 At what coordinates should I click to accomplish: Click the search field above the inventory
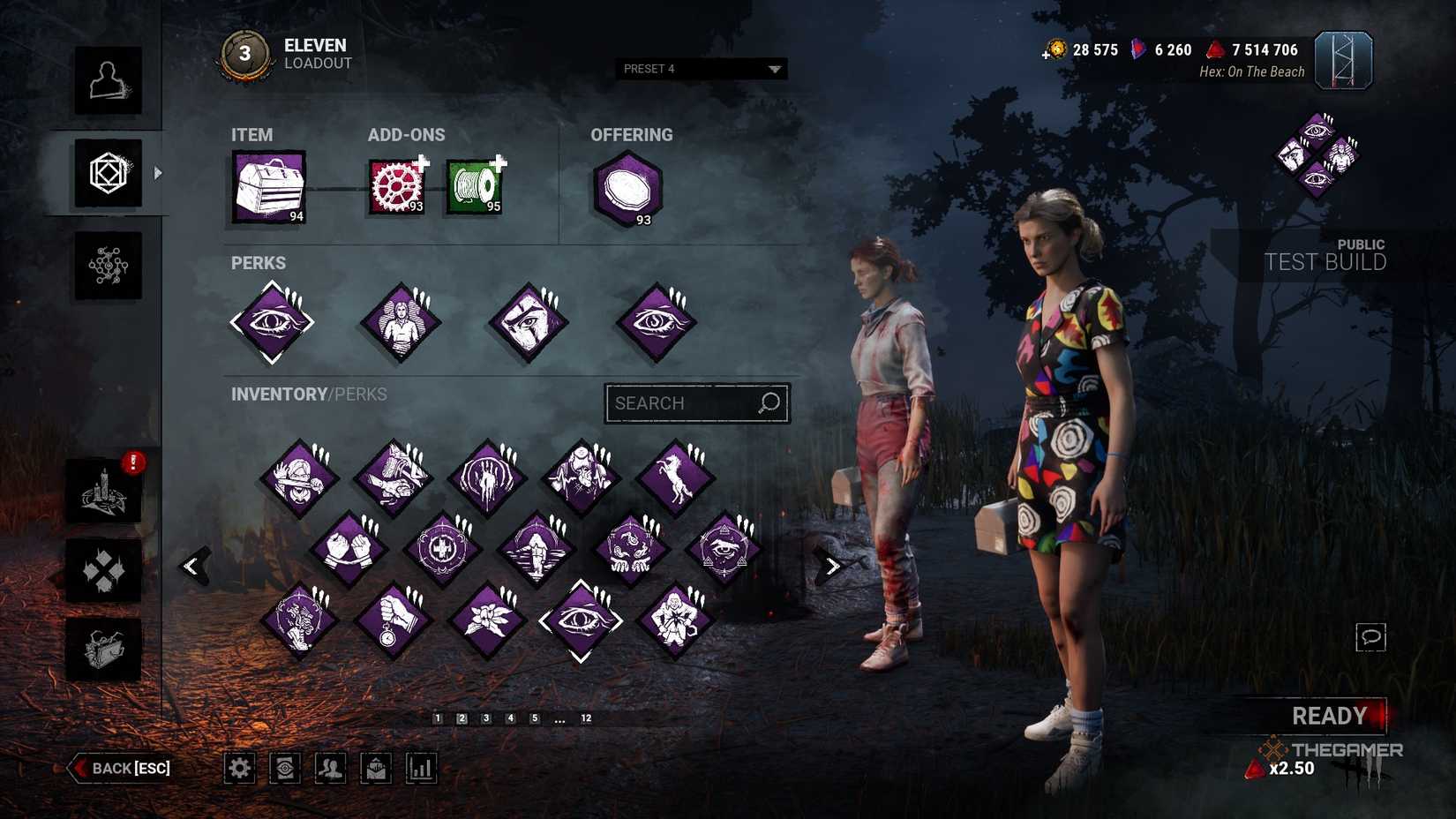coord(696,402)
